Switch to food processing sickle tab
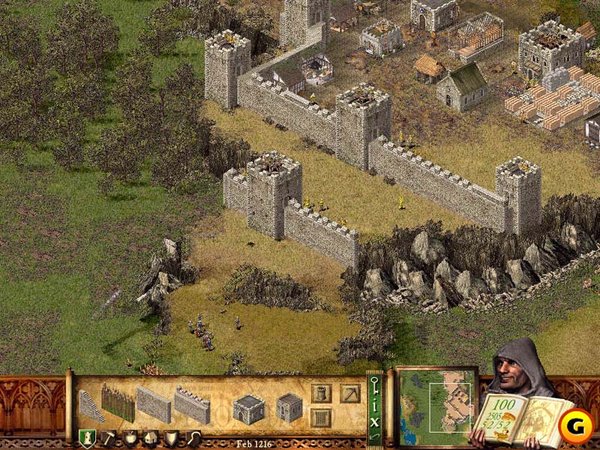Screen dimensions: 600x450 tap(192, 438)
